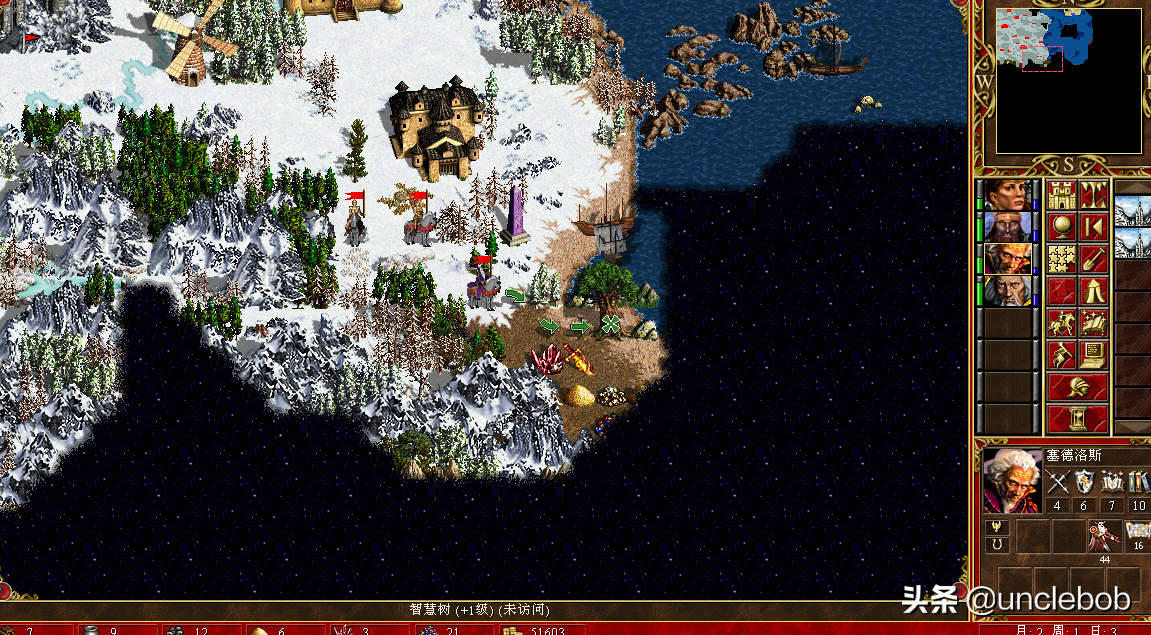Open the Kingdom Overview castle button
The height and width of the screenshot is (635, 1151).
[x=1061, y=194]
